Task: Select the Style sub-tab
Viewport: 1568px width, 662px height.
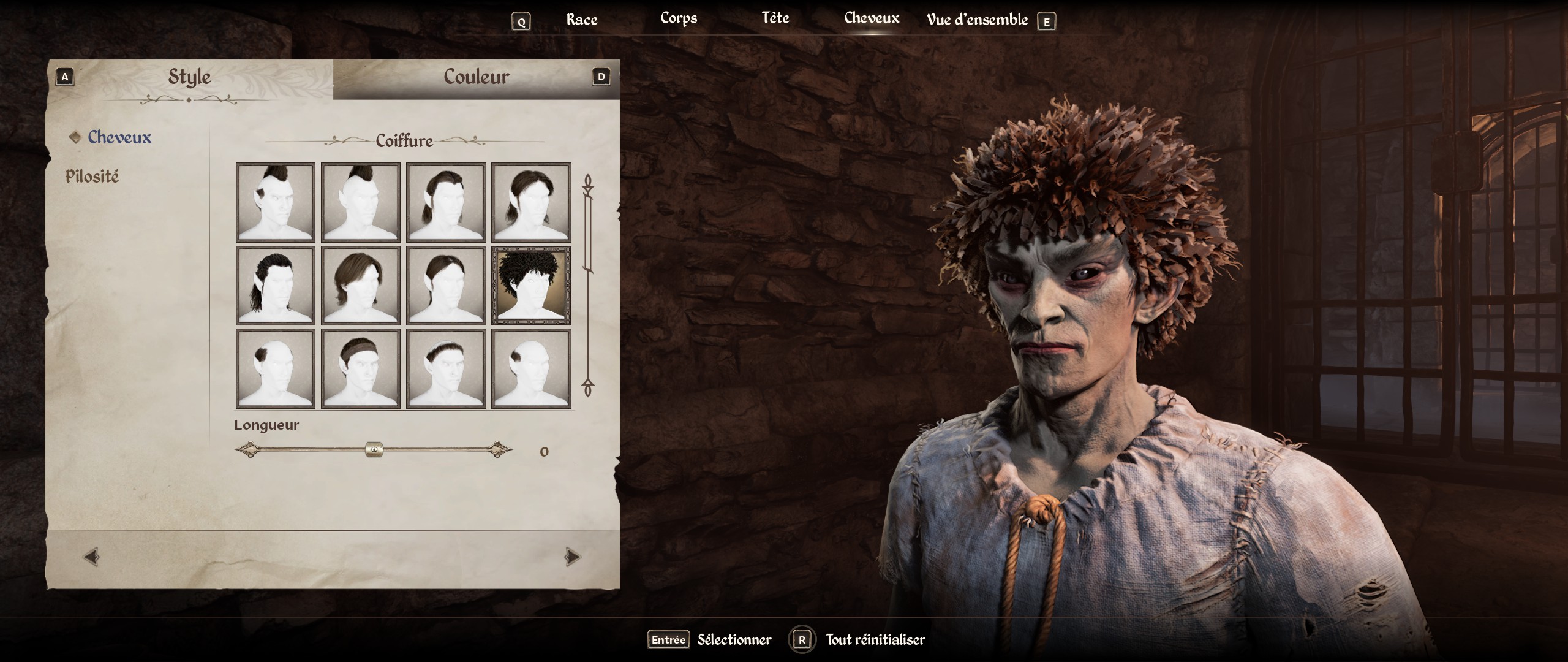Action: pyautogui.click(x=189, y=77)
